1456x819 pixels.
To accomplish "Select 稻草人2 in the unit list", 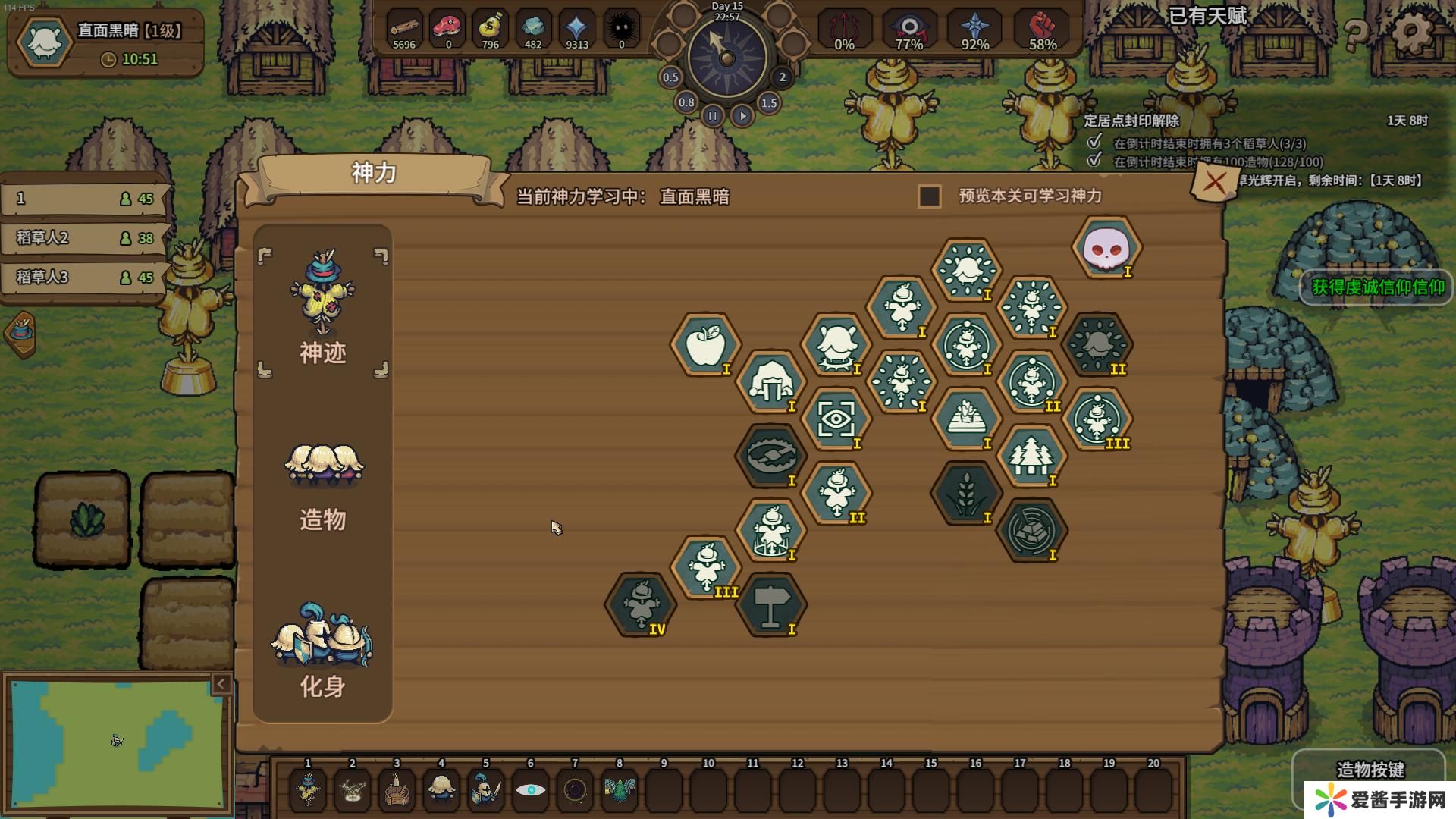I will pos(83,238).
